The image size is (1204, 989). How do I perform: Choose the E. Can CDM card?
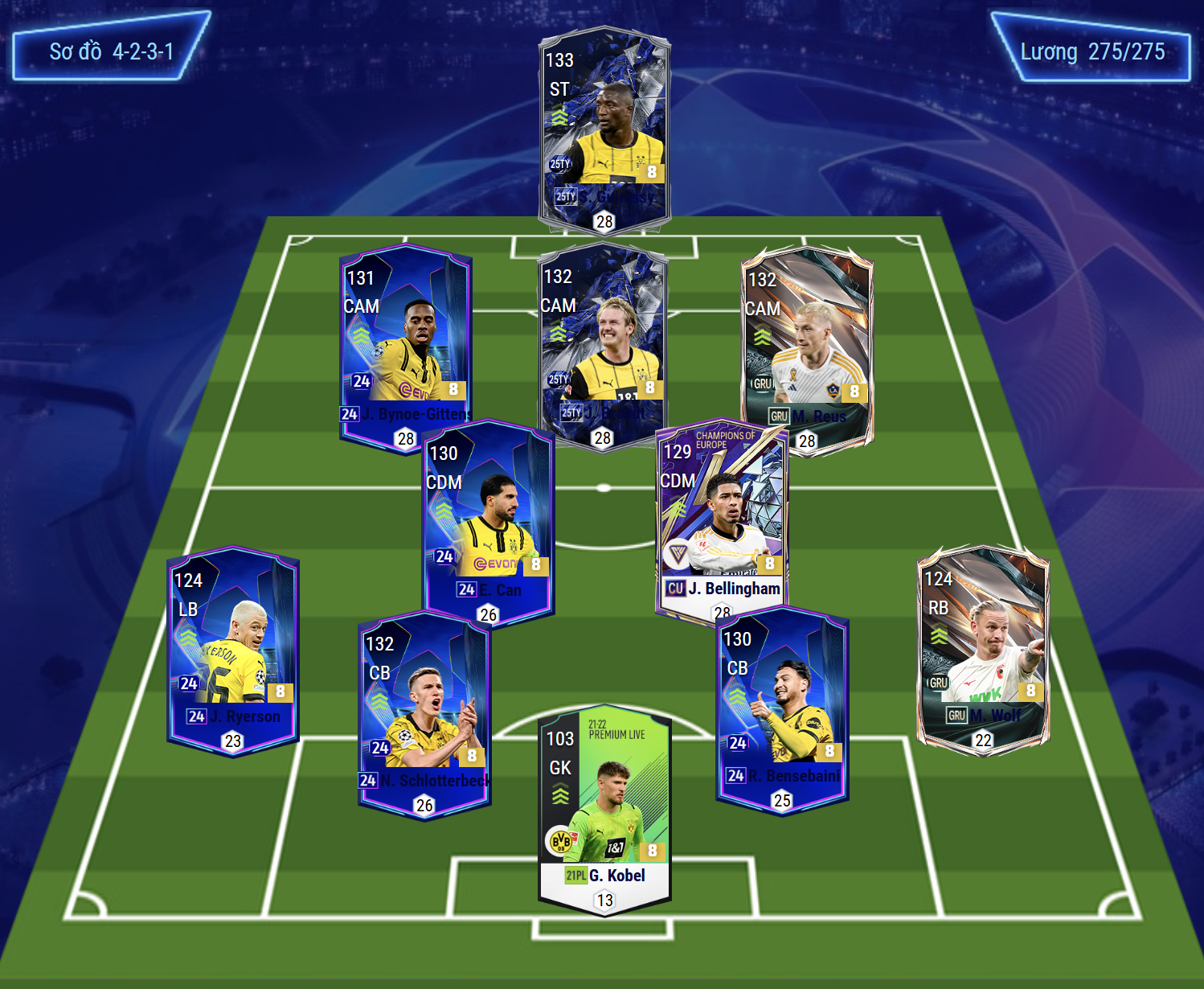pos(489,523)
